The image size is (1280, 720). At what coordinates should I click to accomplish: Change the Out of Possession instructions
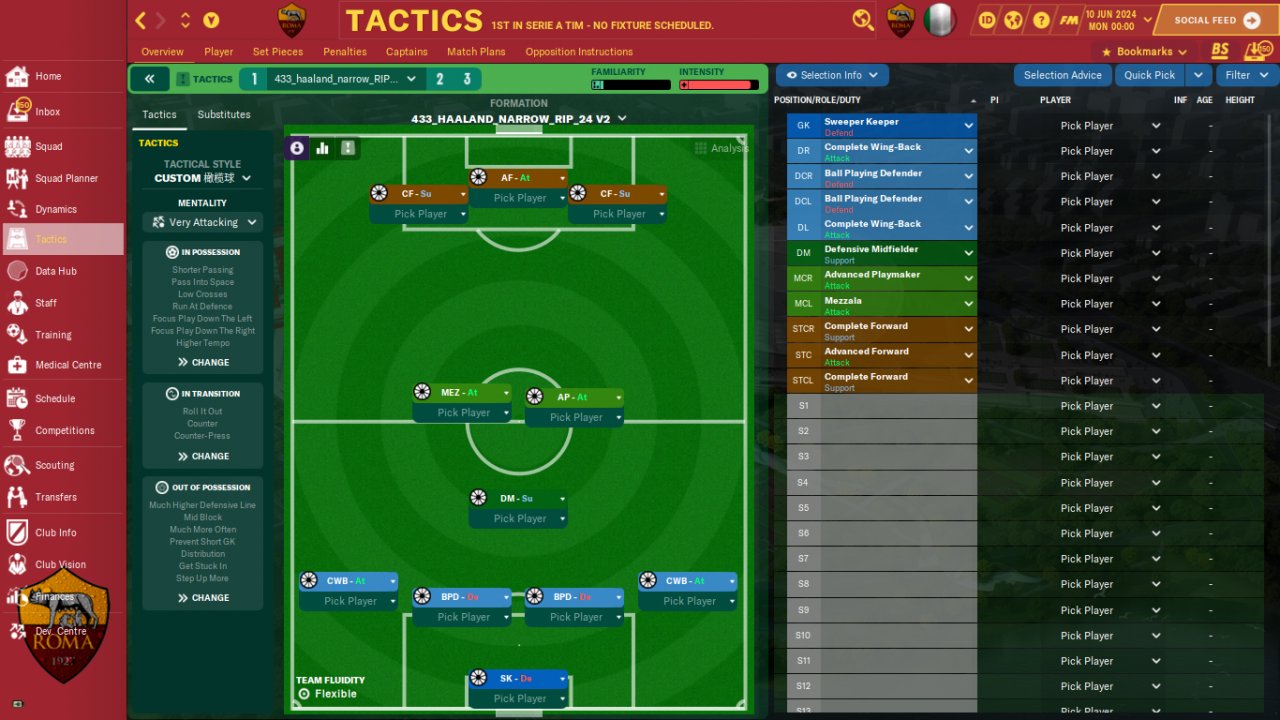(x=203, y=598)
